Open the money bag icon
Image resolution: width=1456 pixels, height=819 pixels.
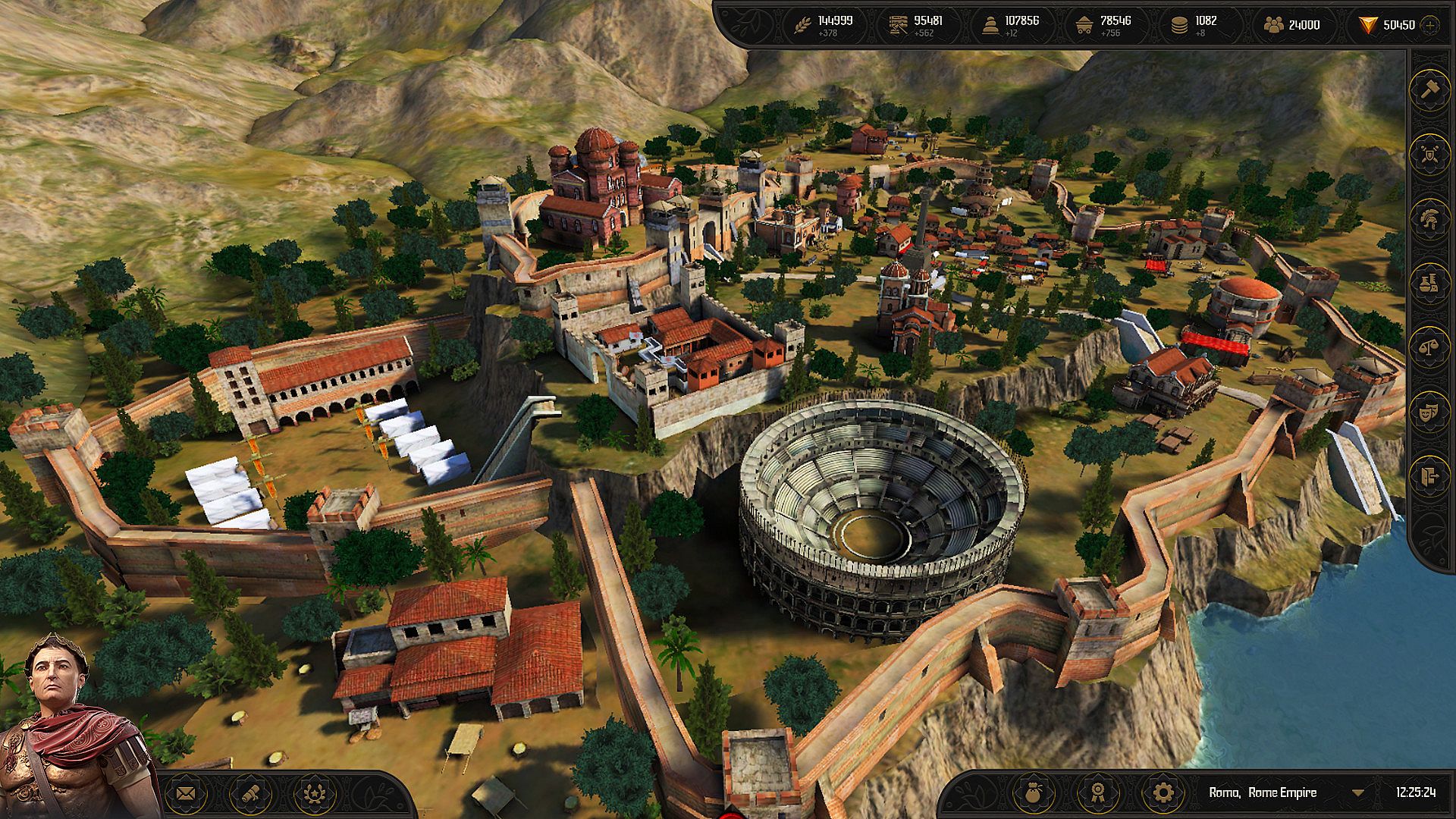(x=1032, y=793)
